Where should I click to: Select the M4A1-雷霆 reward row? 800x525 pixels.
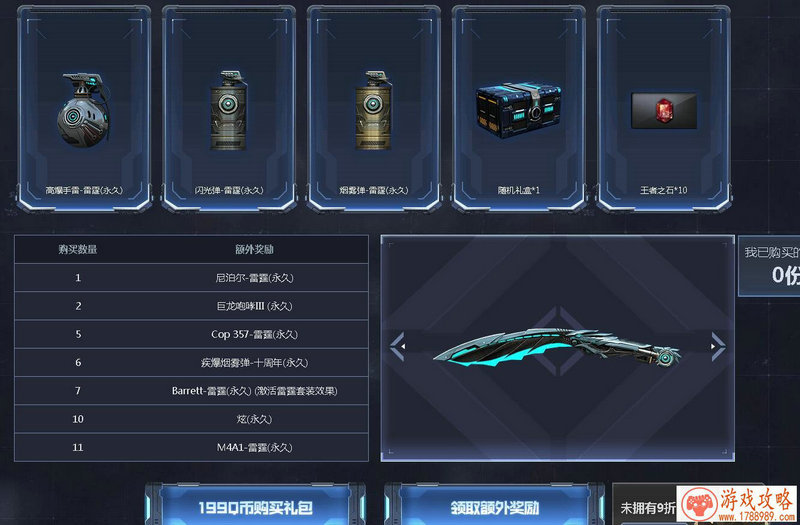pos(191,447)
